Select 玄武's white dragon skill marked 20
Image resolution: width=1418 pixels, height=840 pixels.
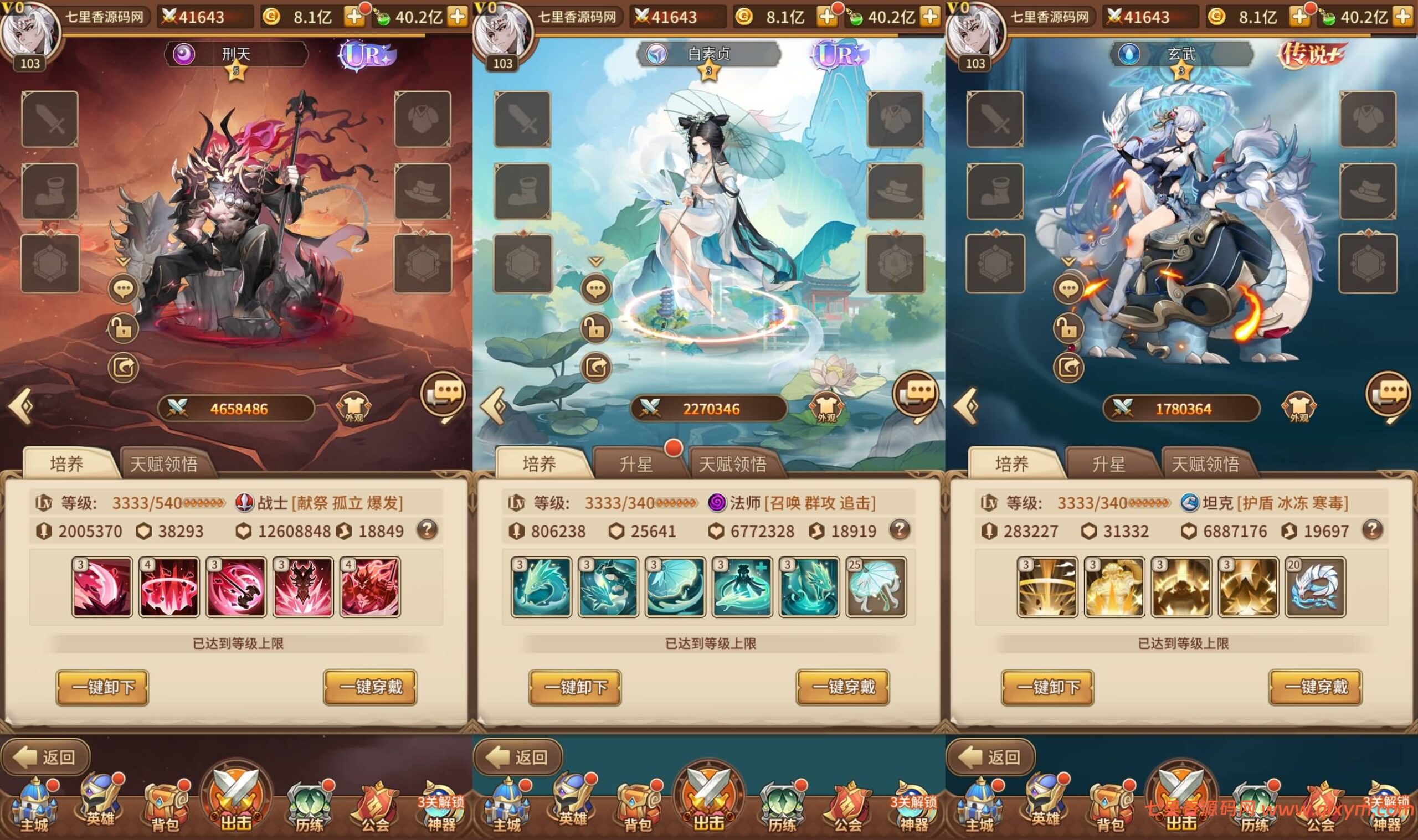(x=1315, y=586)
